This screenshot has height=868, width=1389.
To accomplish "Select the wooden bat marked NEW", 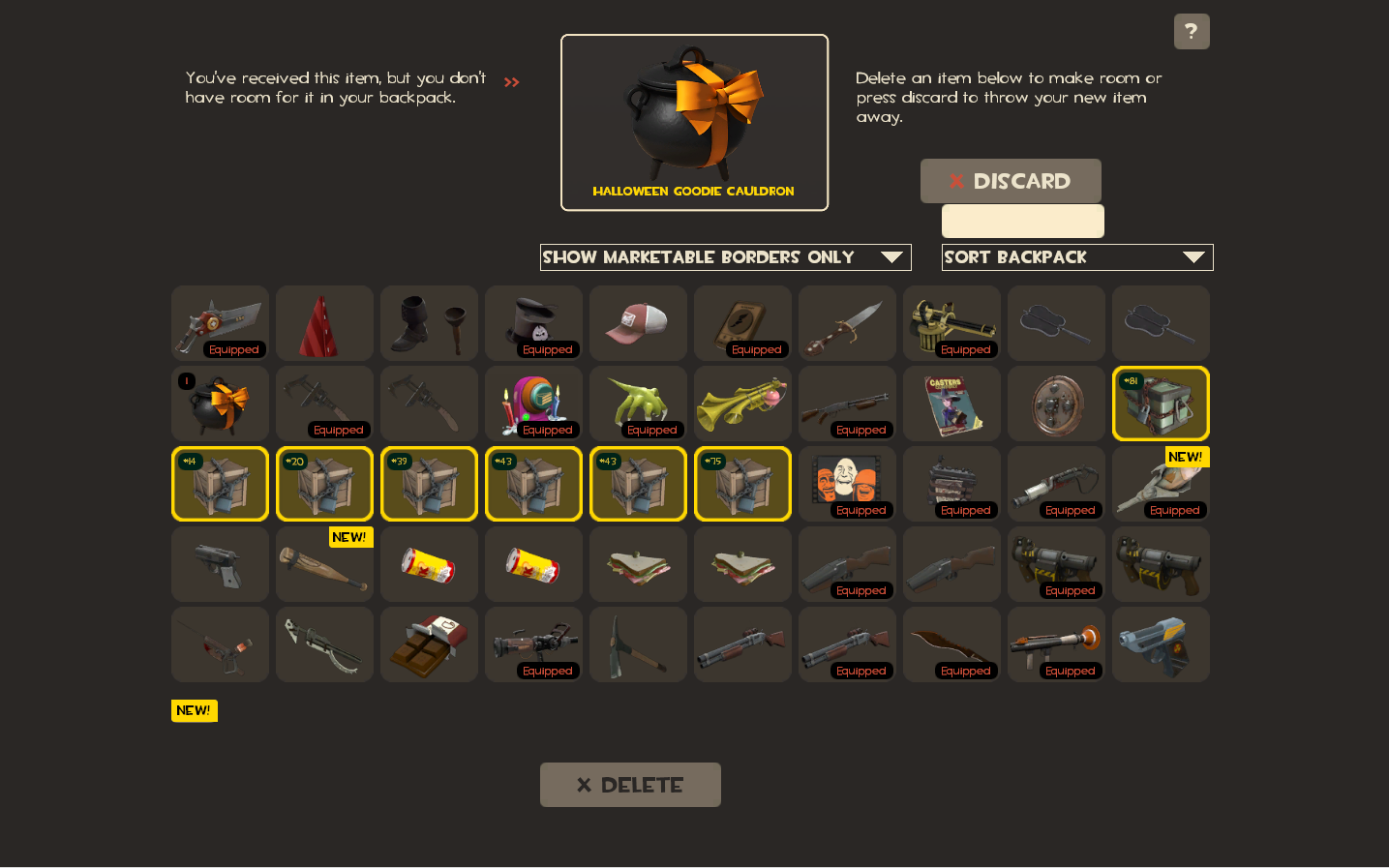I will (324, 564).
